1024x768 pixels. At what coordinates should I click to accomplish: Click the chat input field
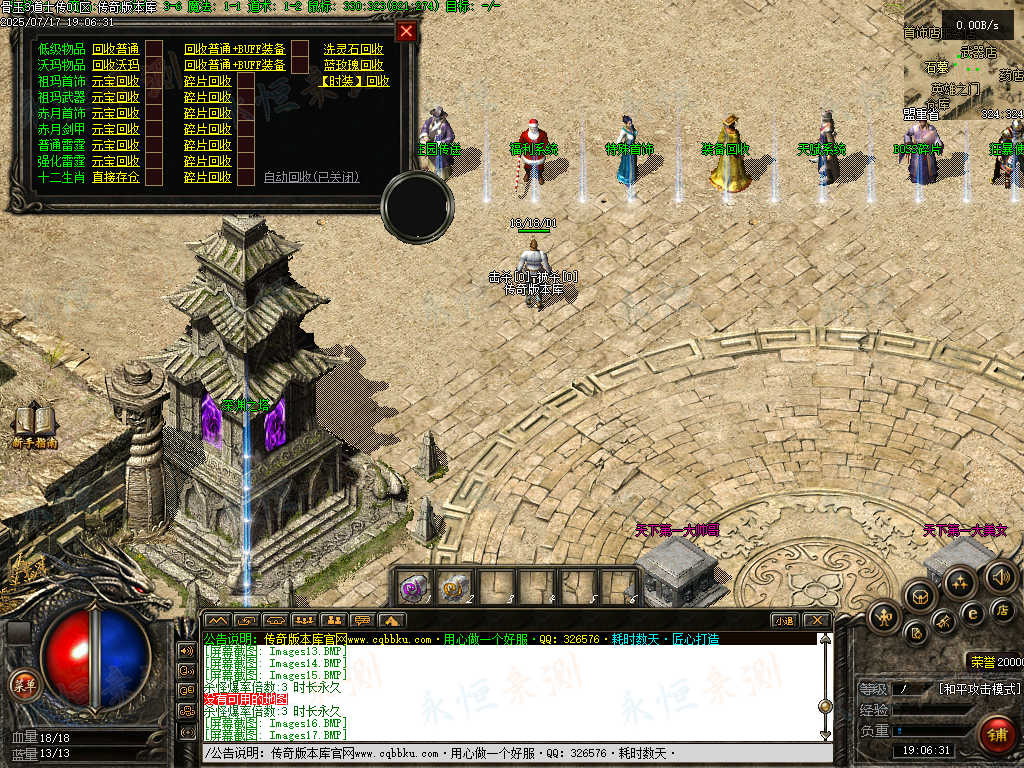[500, 752]
